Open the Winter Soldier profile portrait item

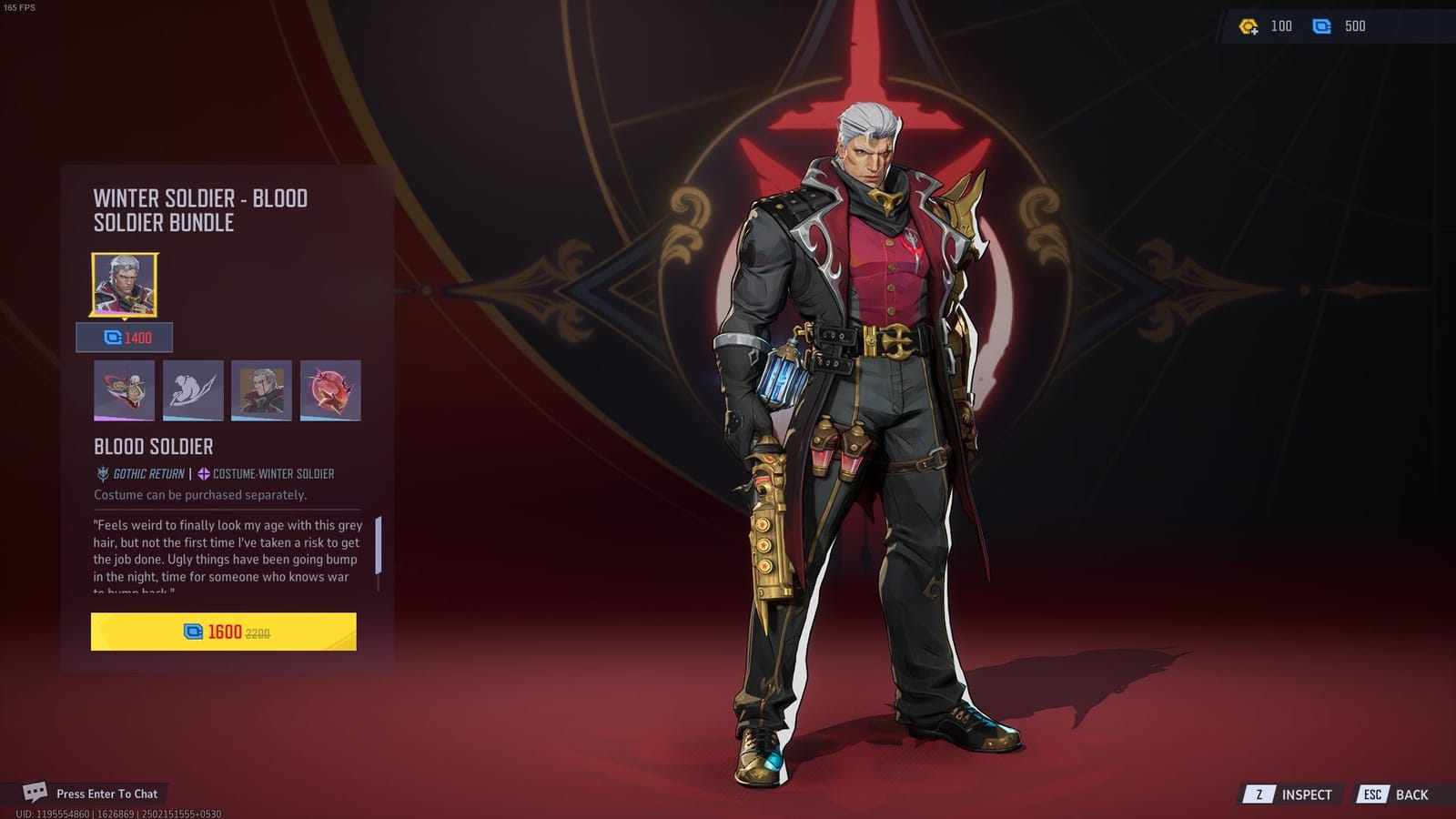[261, 390]
